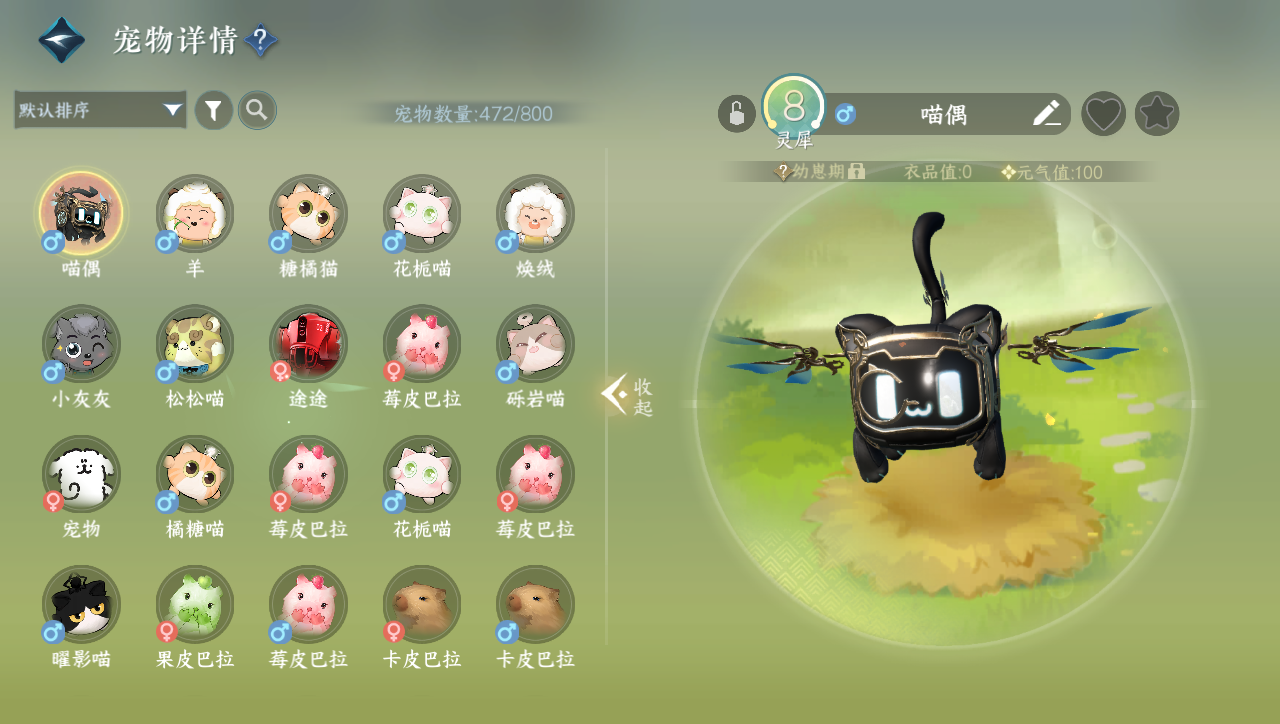Pick the 小灰灰 grey wolf pet

click(x=81, y=344)
